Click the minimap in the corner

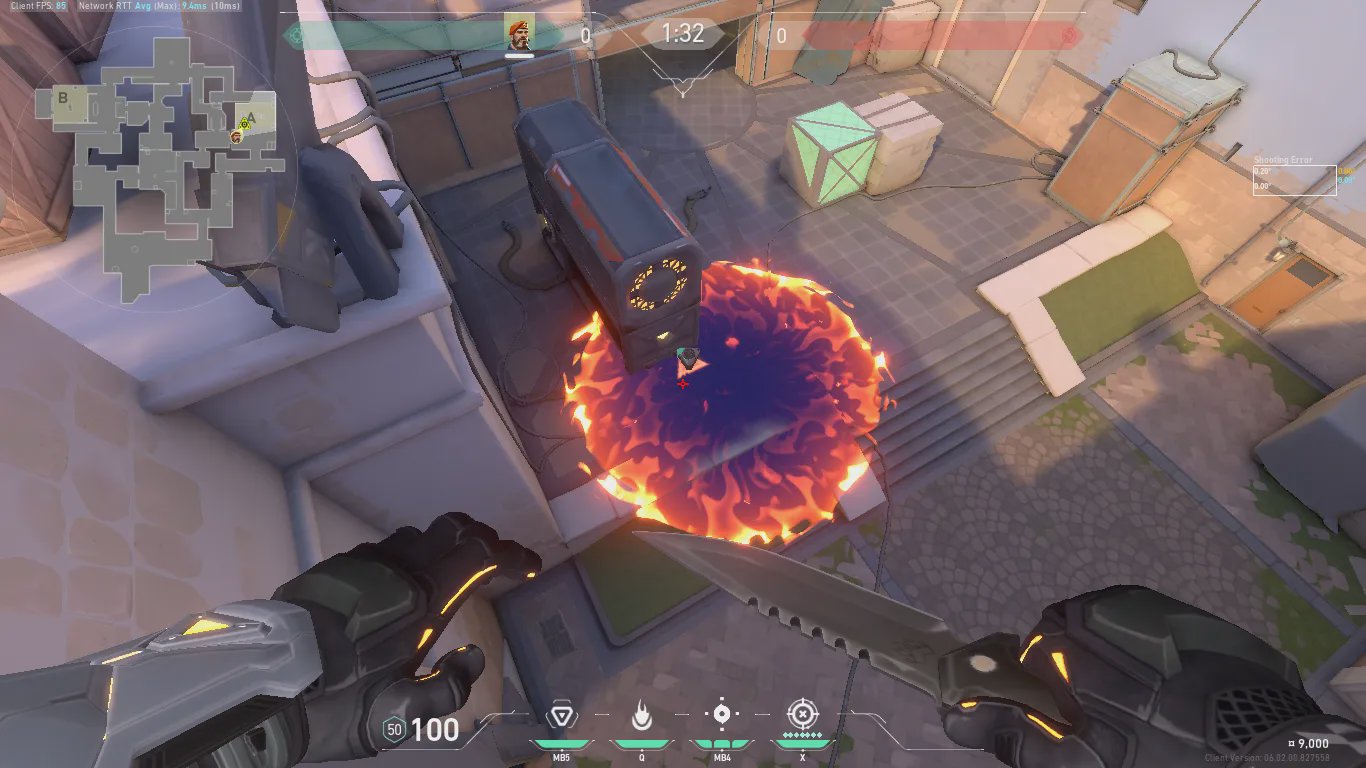point(155,170)
